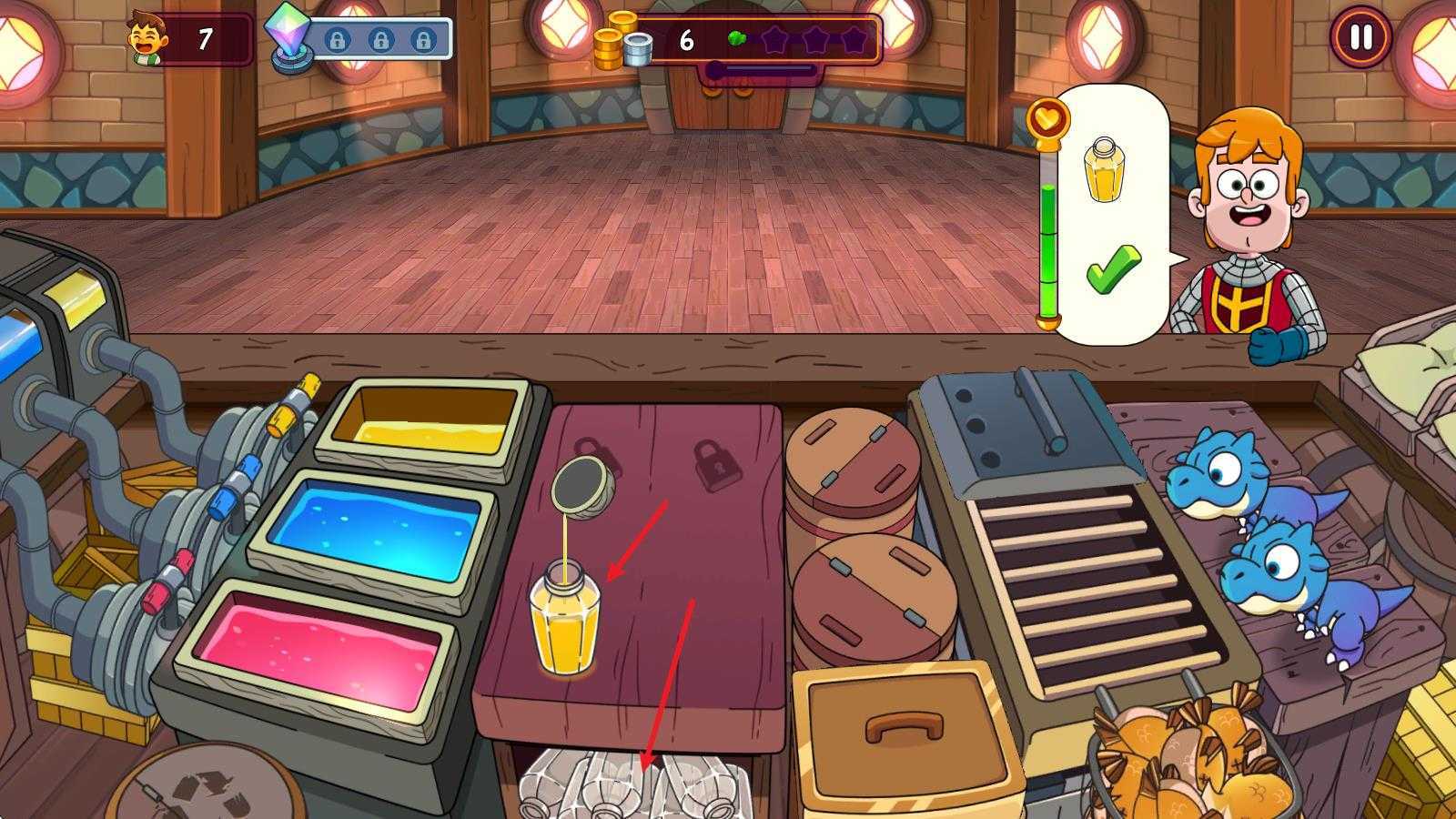Grab an empty bottle from the stack
This screenshot has height=819, width=1456.
point(628,783)
